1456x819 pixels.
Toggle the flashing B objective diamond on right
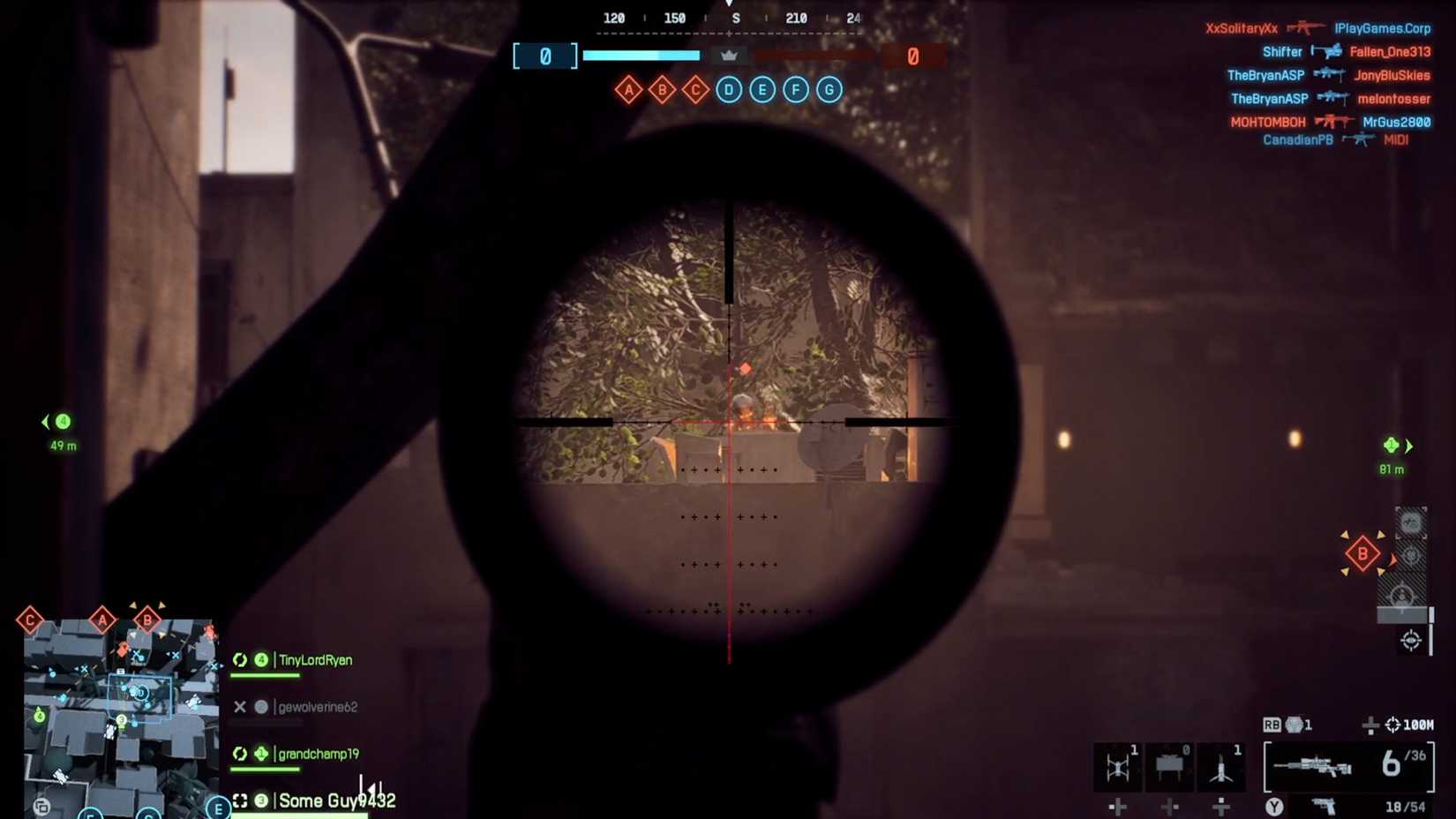pos(1362,552)
